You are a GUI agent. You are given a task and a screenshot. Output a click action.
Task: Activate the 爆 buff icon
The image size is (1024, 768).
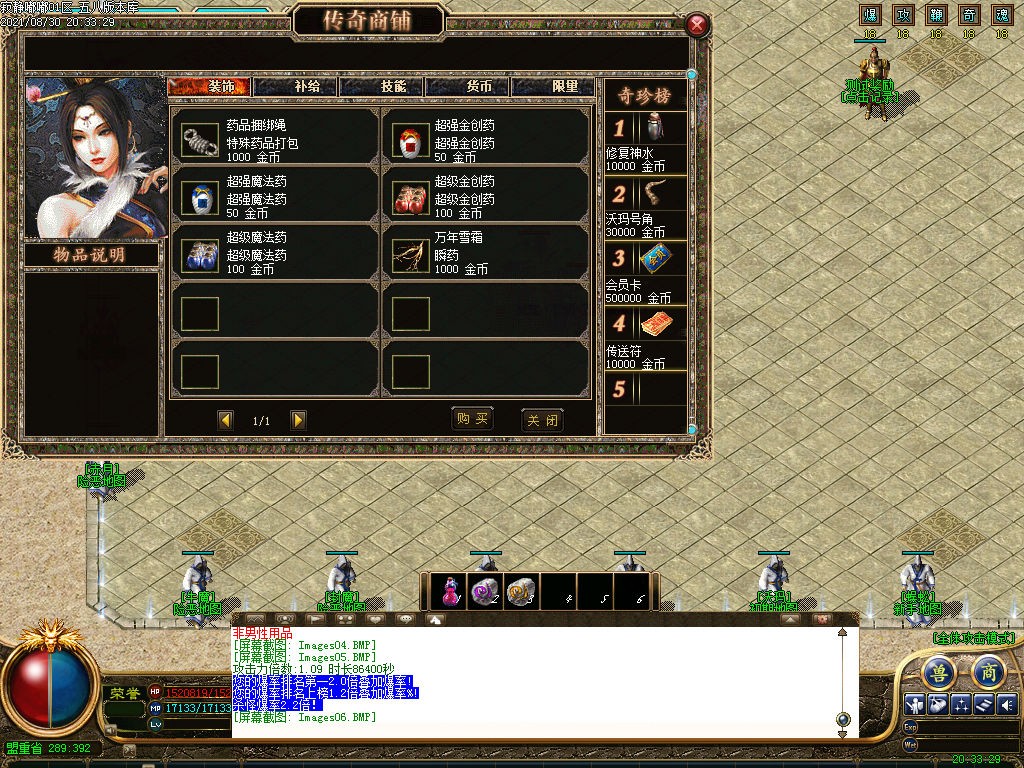pos(870,15)
